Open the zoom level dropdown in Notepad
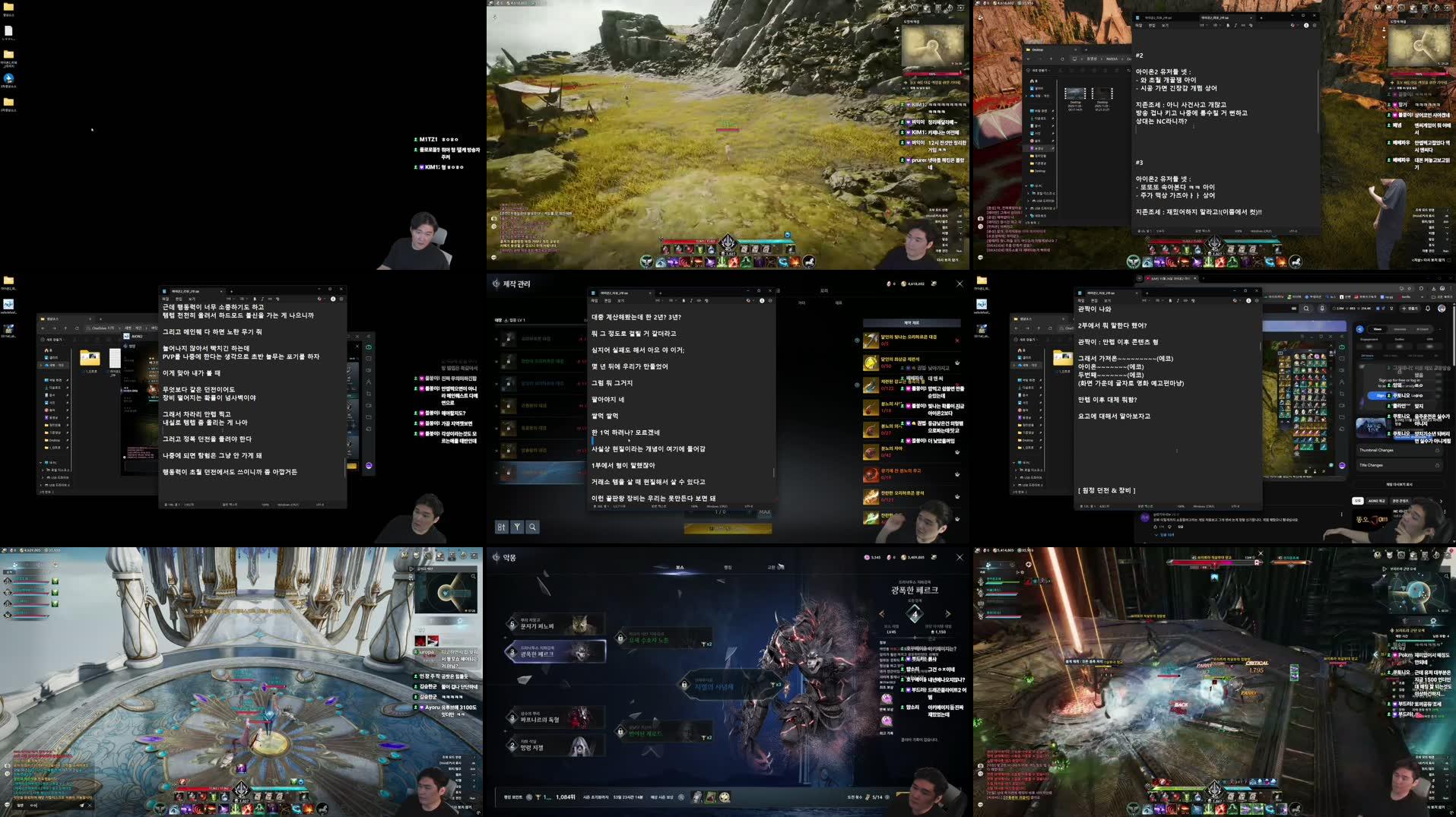Screen dimensions: 1456x817 (x=692, y=505)
